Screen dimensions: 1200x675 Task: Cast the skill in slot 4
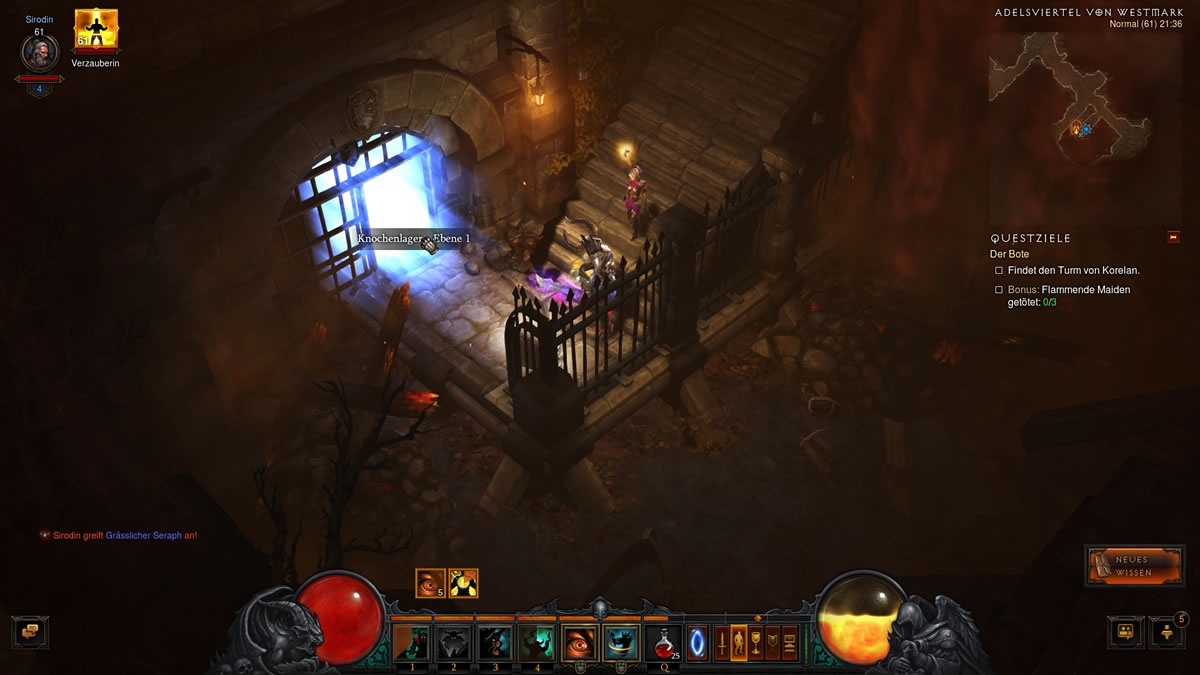click(537, 642)
